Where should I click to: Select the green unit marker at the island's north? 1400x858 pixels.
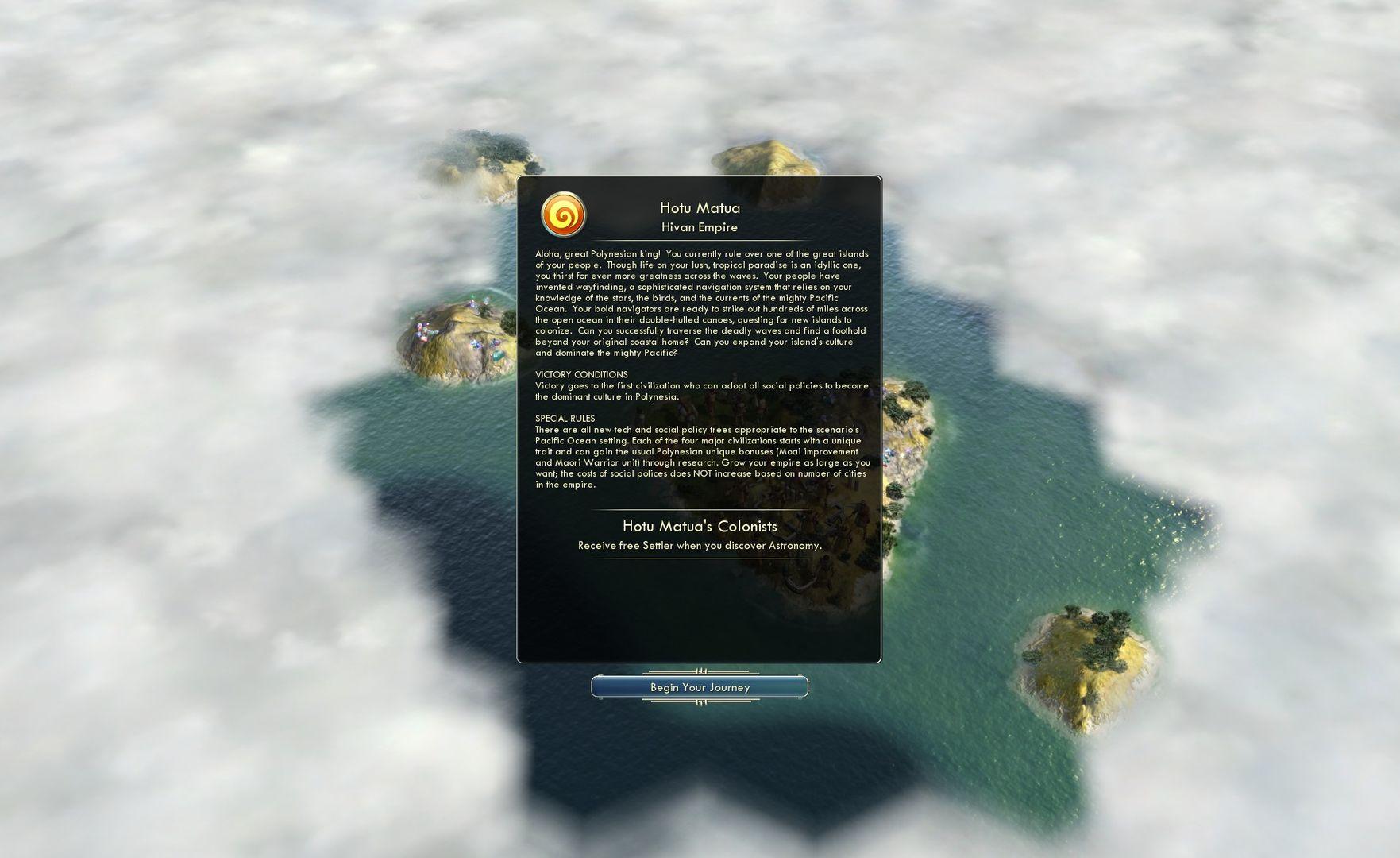coord(472,296)
